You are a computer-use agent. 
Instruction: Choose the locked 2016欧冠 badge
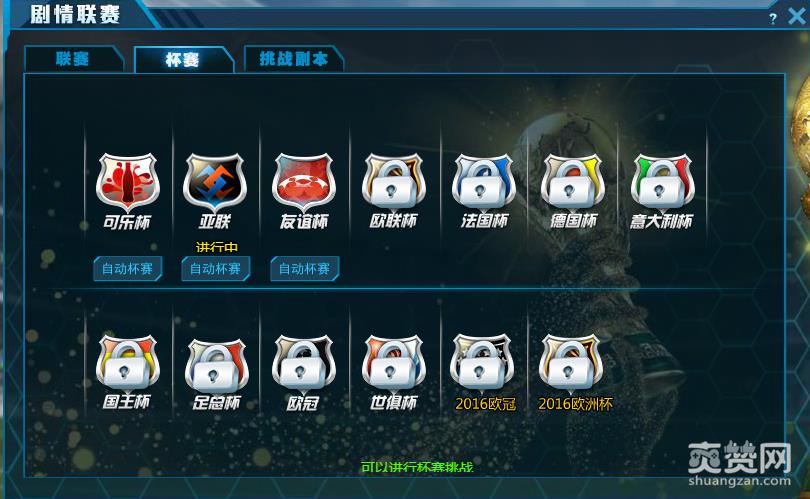coord(484,362)
